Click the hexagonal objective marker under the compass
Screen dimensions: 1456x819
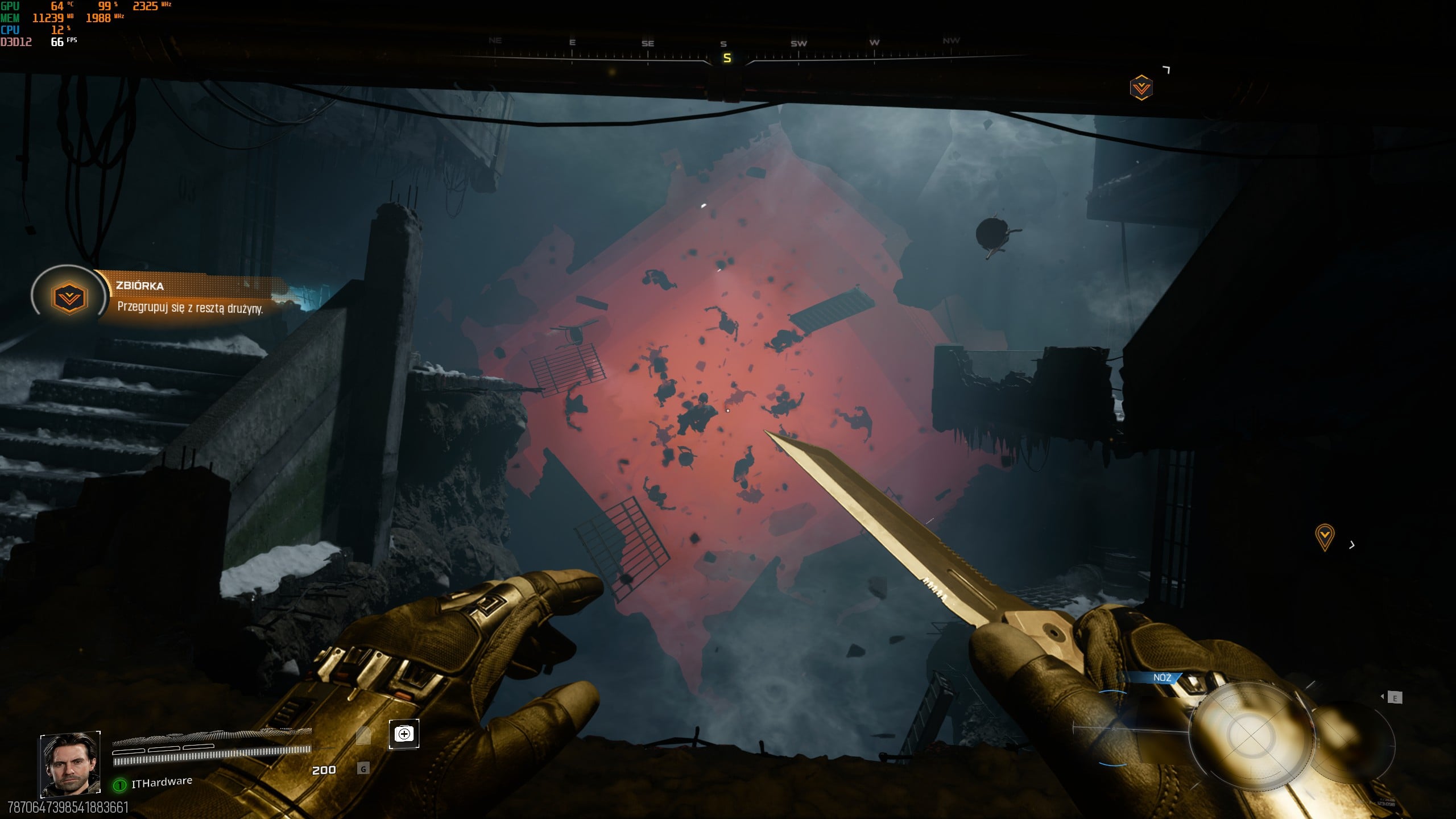point(1141,88)
